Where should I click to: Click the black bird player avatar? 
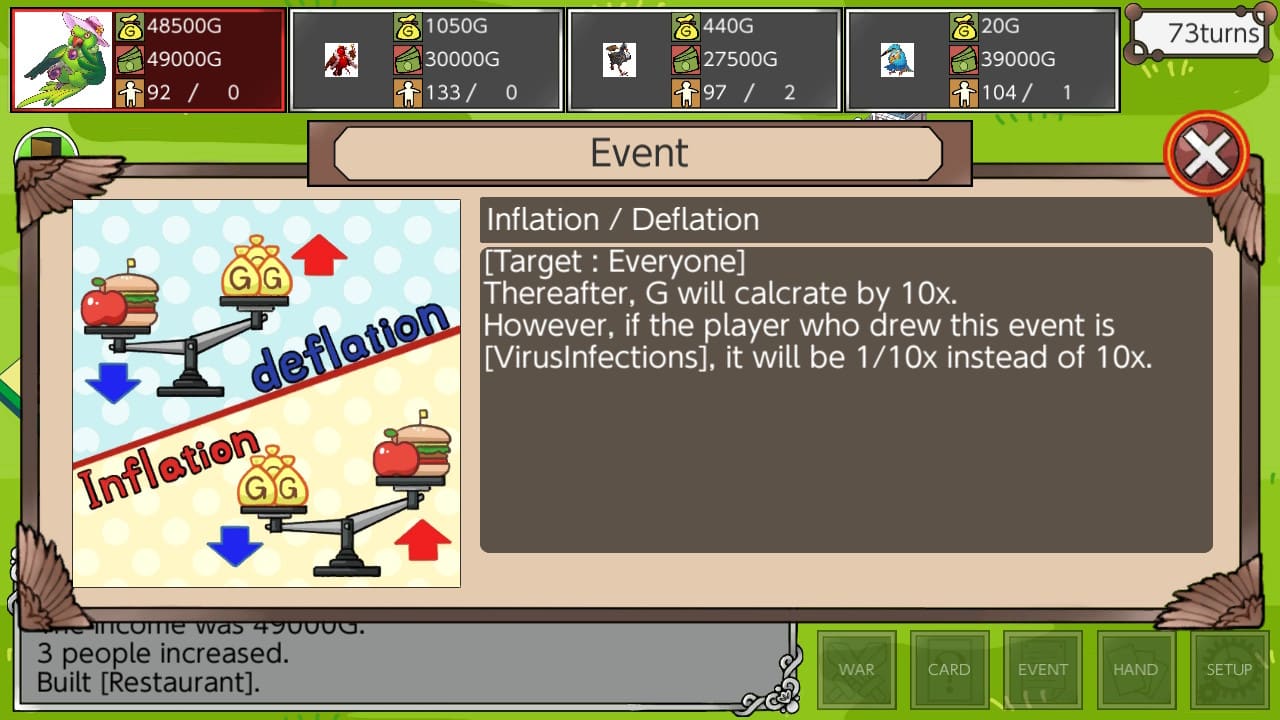coord(620,59)
